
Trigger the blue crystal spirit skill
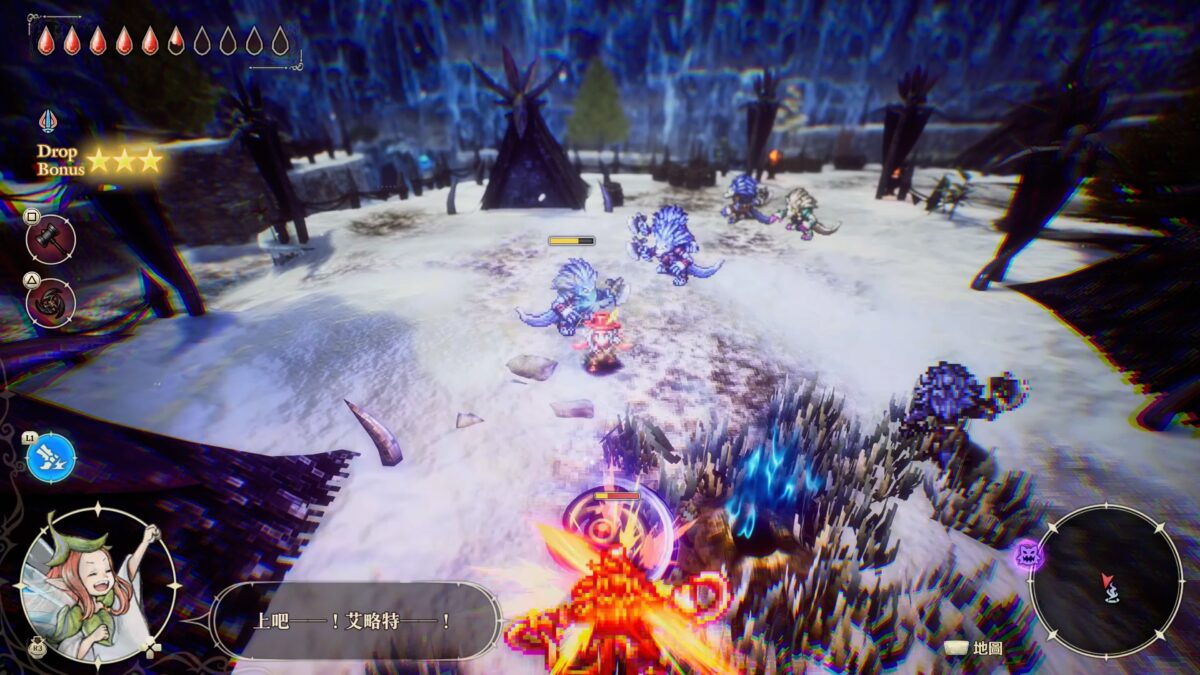click(51, 458)
